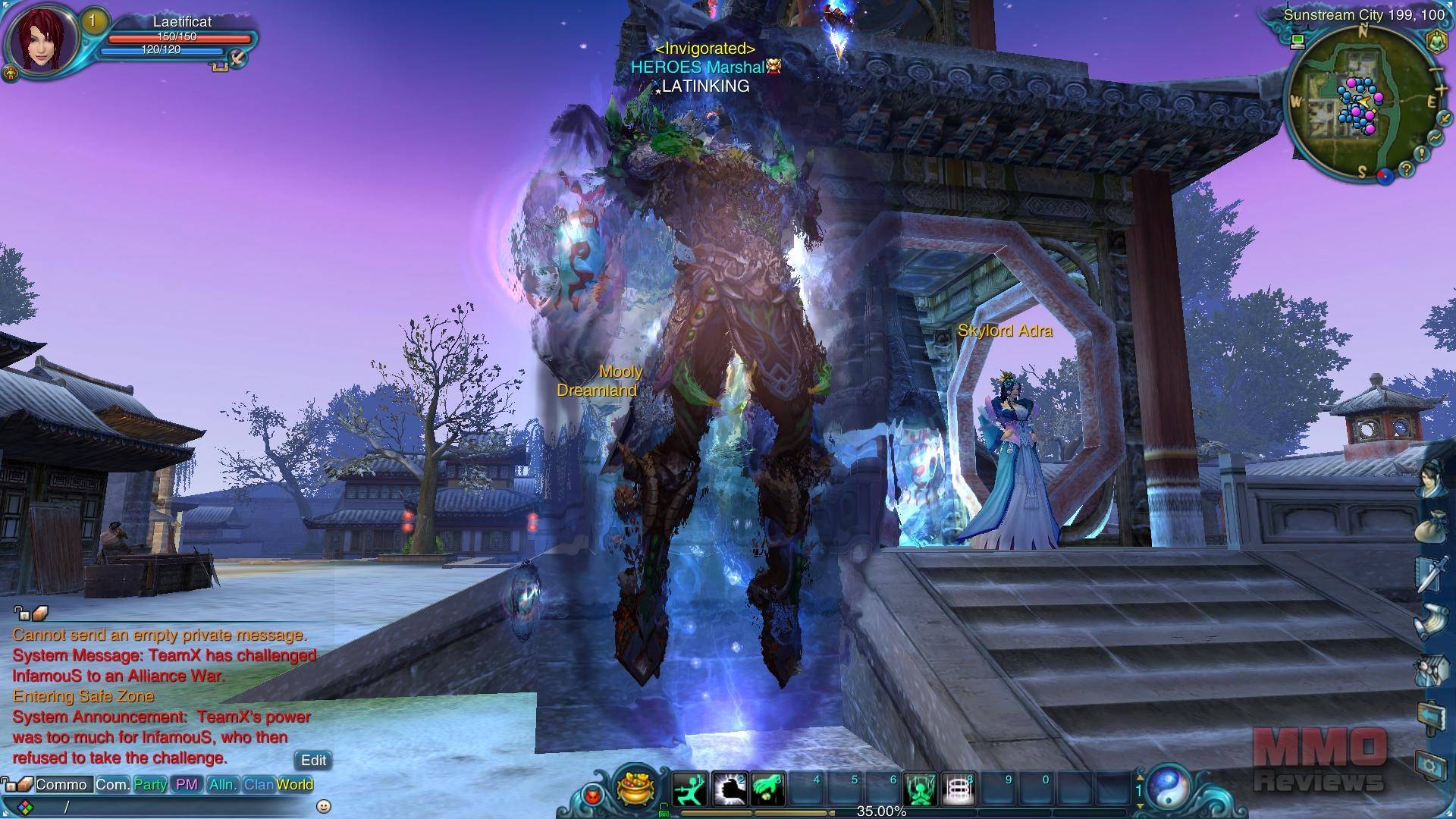Use the glowing fist skill in slot 2

coord(729,789)
